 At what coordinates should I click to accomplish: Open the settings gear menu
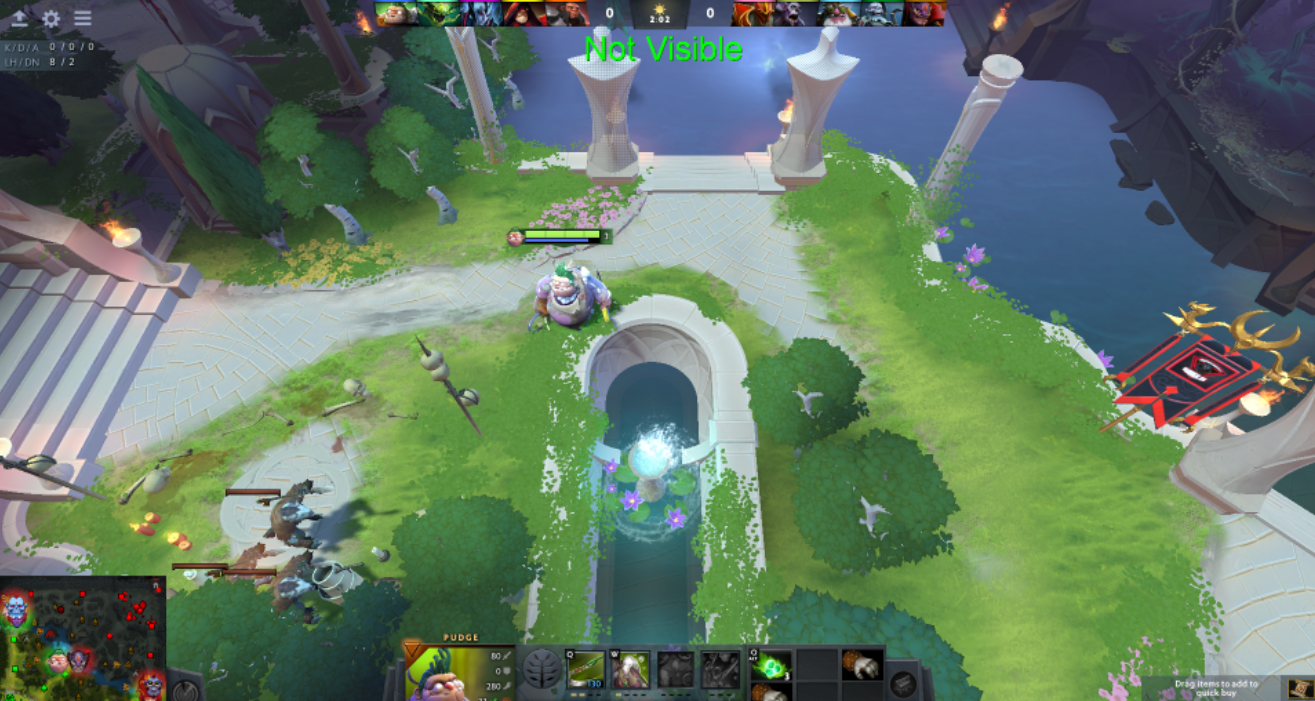coord(51,19)
